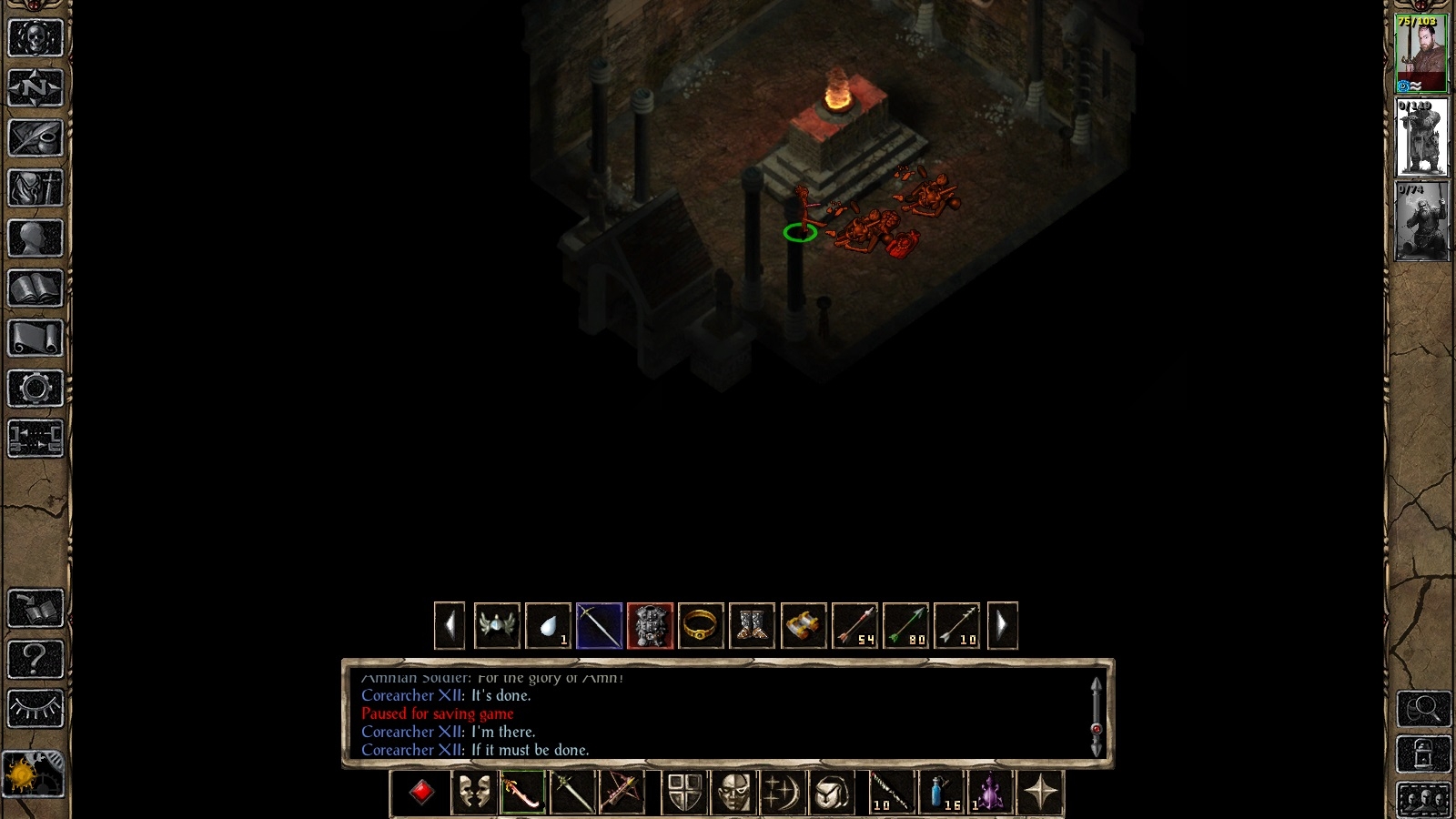Viewport: 1456px width, 819px height.
Task: Click the question mark Help button
Action: (35, 657)
